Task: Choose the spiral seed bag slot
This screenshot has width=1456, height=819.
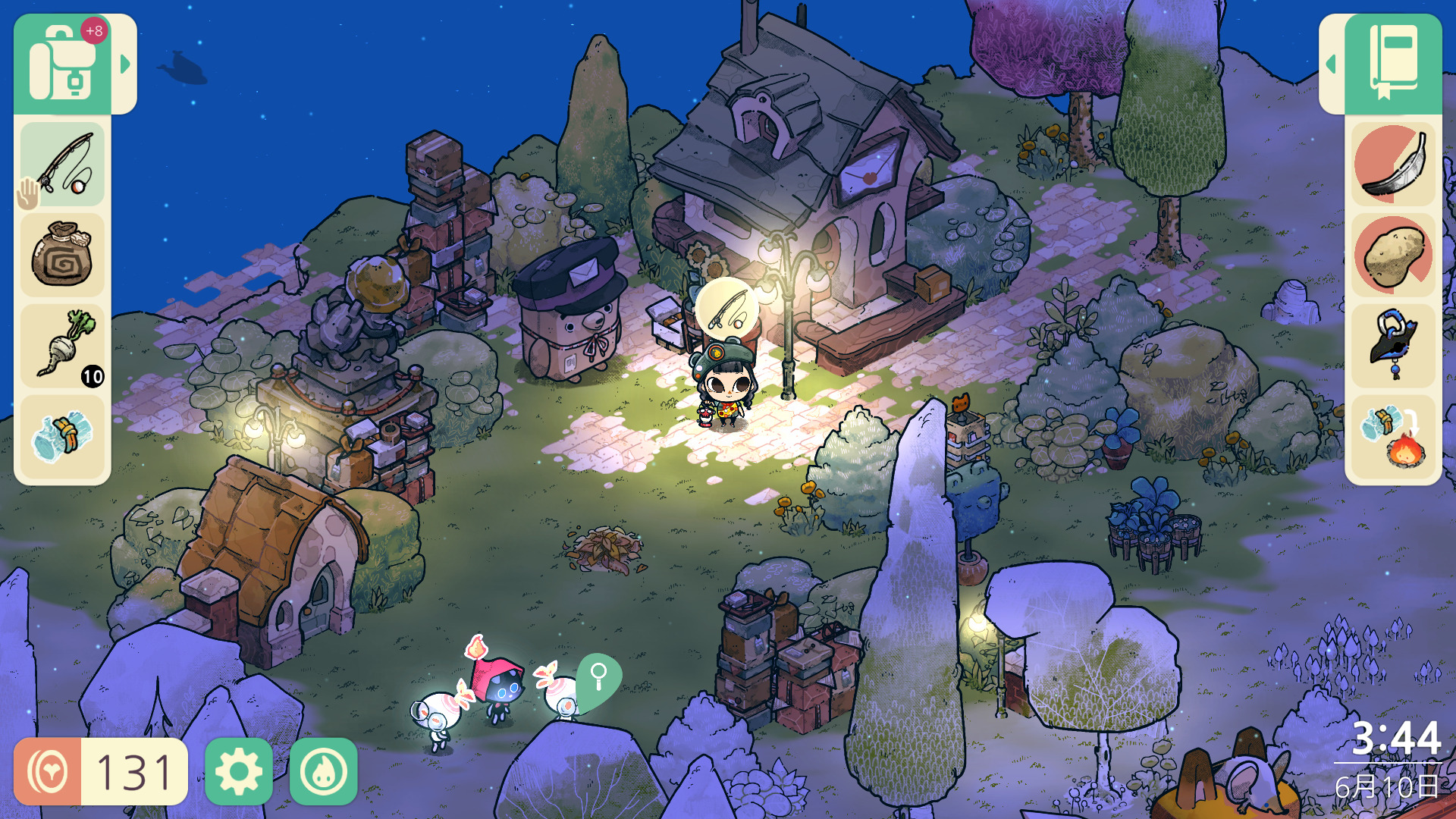Action: click(62, 255)
